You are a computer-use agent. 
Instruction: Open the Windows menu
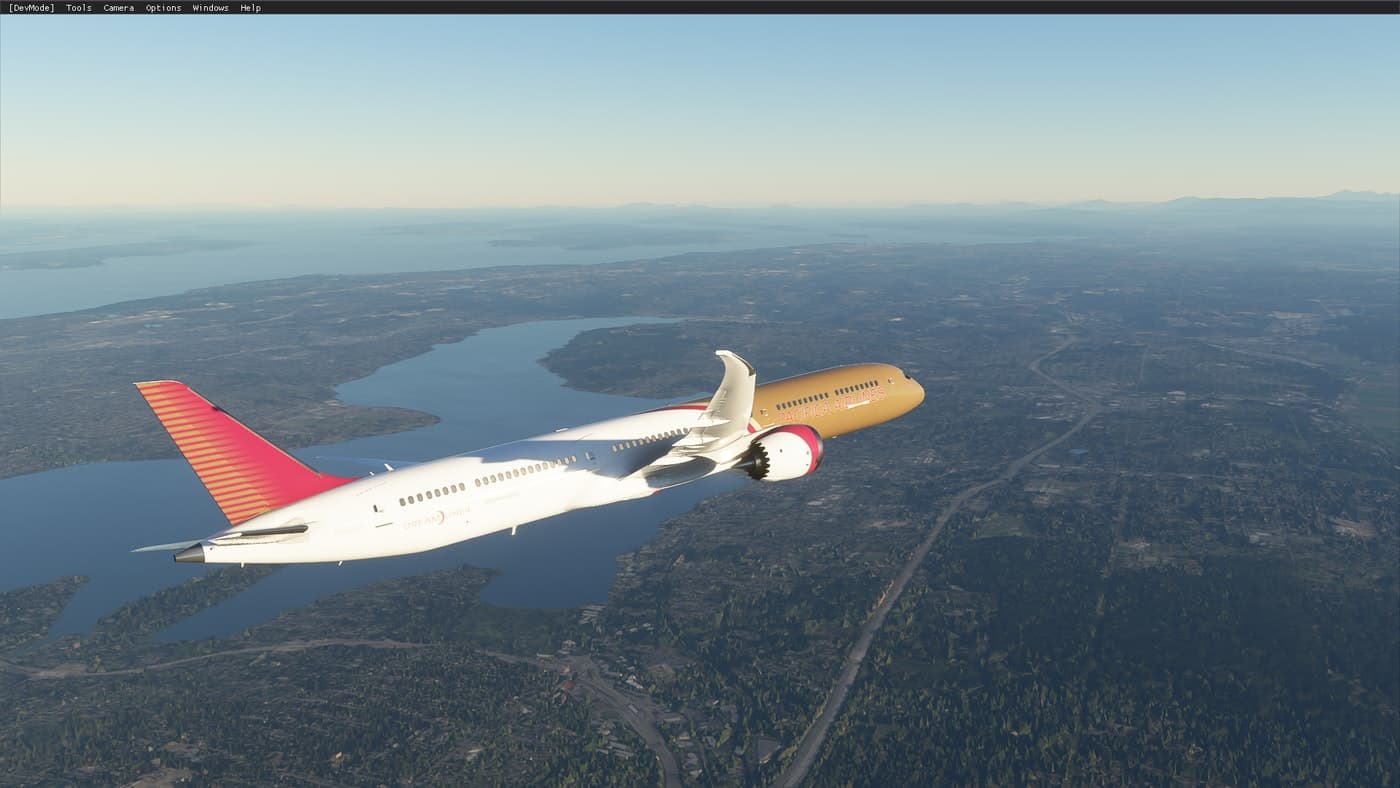pos(210,8)
